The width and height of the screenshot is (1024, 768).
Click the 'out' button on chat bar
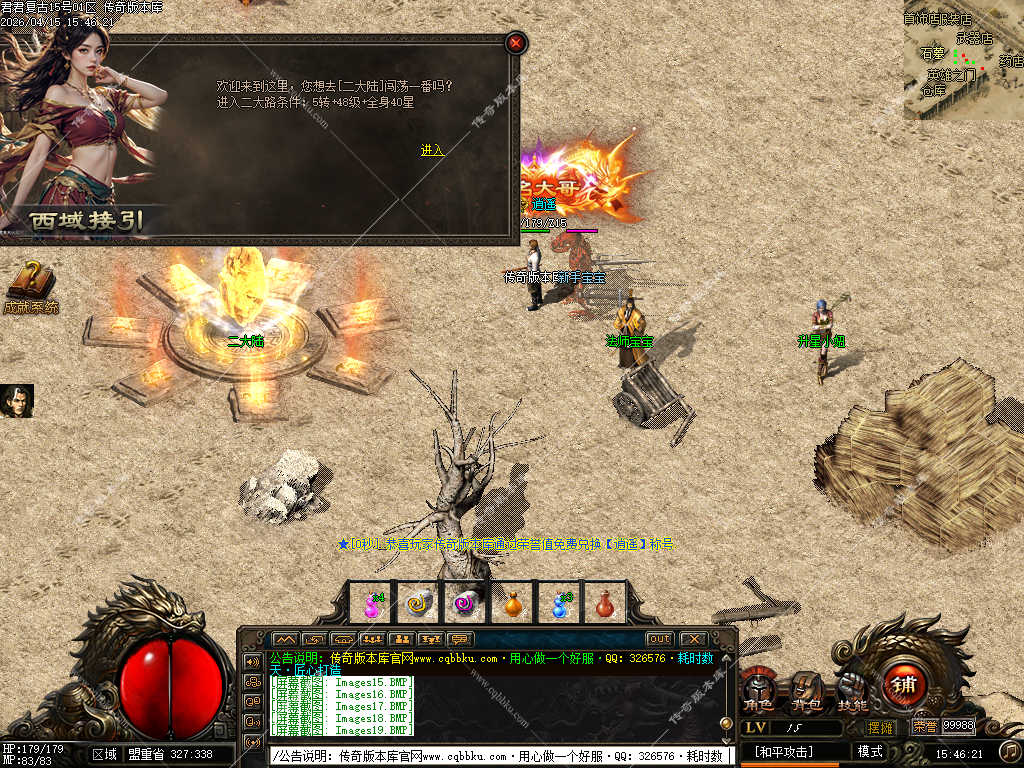coord(659,639)
